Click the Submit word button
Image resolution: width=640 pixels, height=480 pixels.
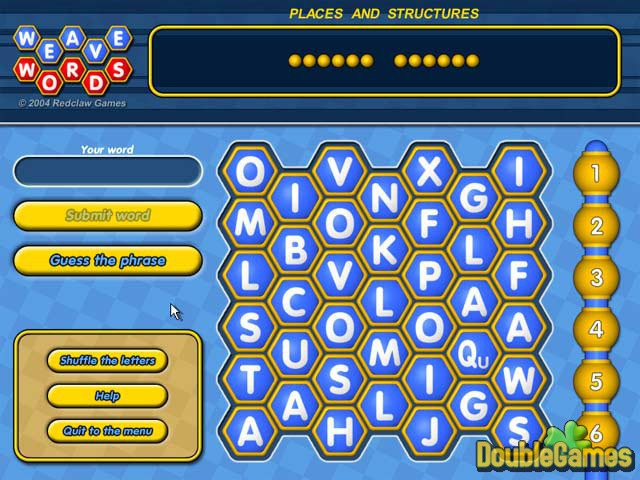click(108, 215)
